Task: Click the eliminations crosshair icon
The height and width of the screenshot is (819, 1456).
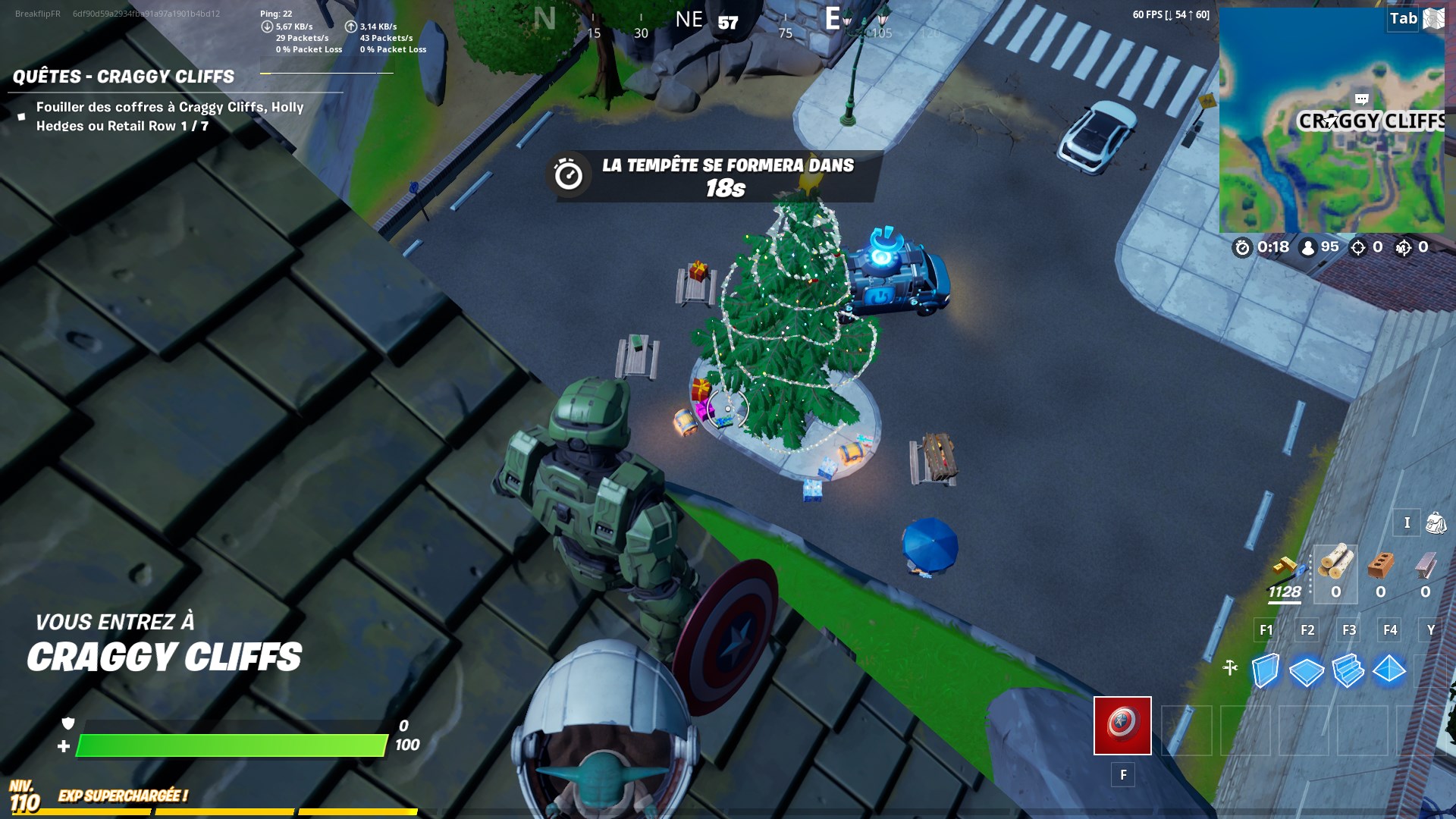Action: (1358, 246)
